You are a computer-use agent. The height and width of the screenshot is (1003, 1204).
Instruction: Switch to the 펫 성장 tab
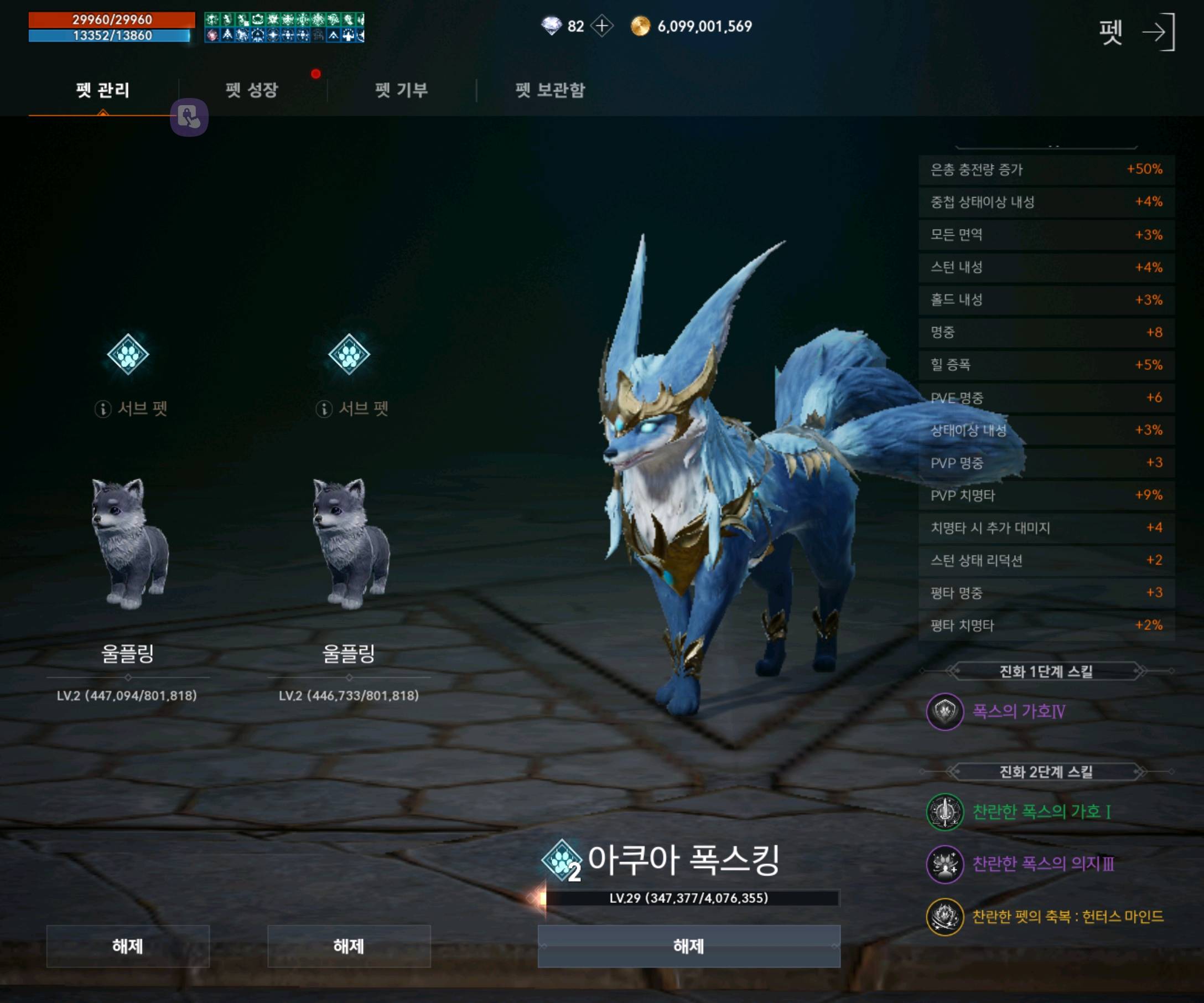251,90
